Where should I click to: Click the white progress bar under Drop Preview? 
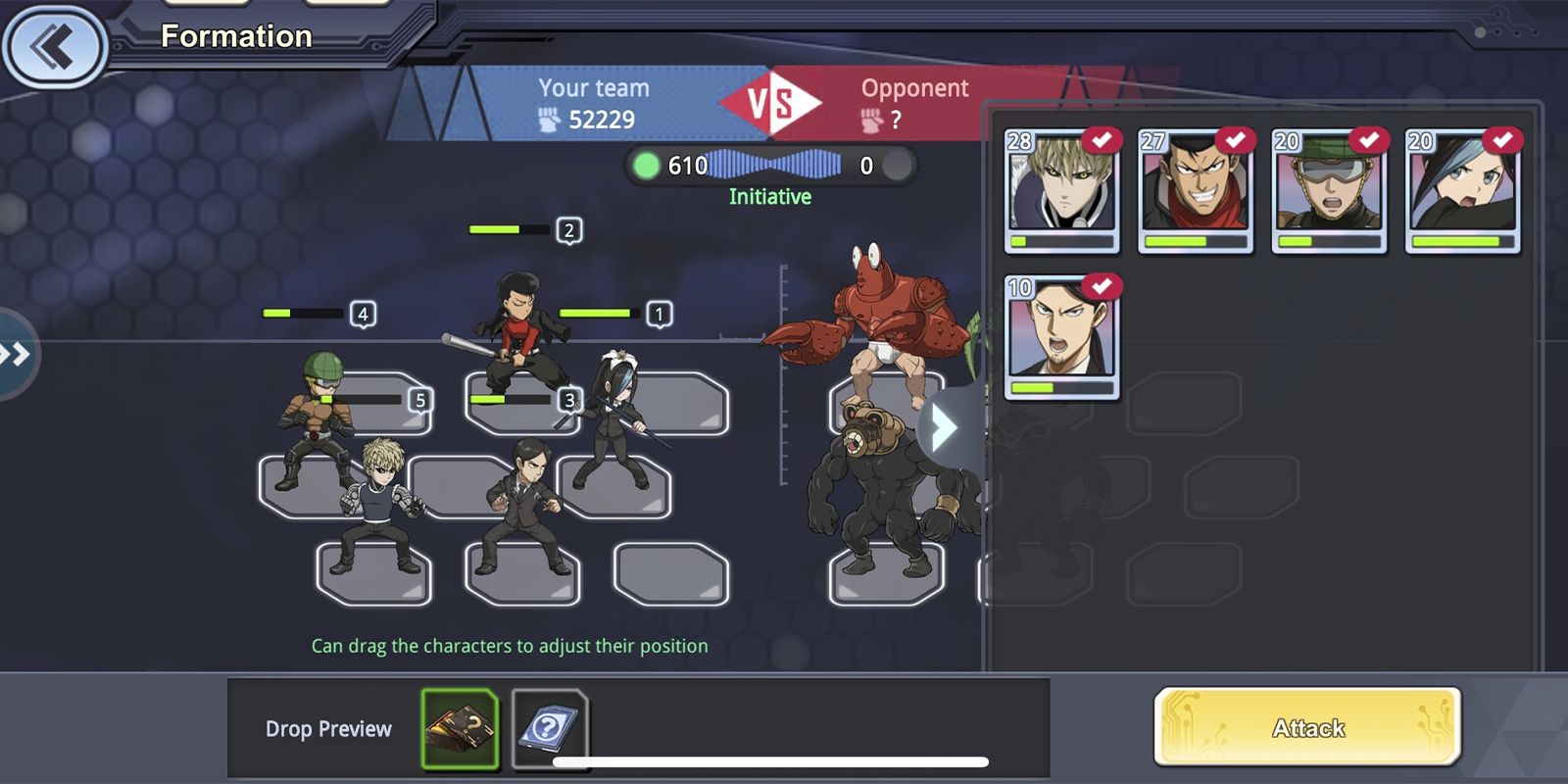point(769,759)
